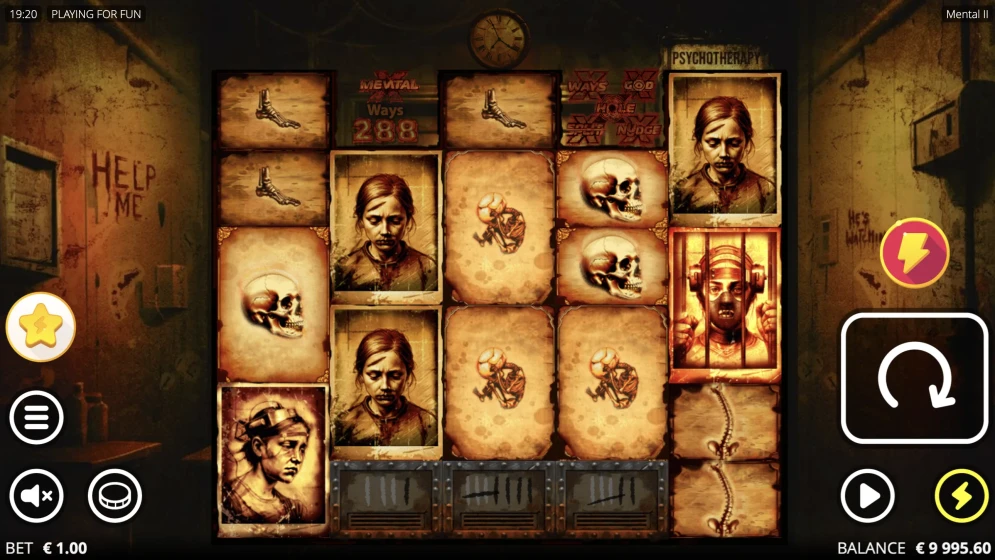Start autoplay with the play button
Screen dimensions: 995x560
coord(867,495)
